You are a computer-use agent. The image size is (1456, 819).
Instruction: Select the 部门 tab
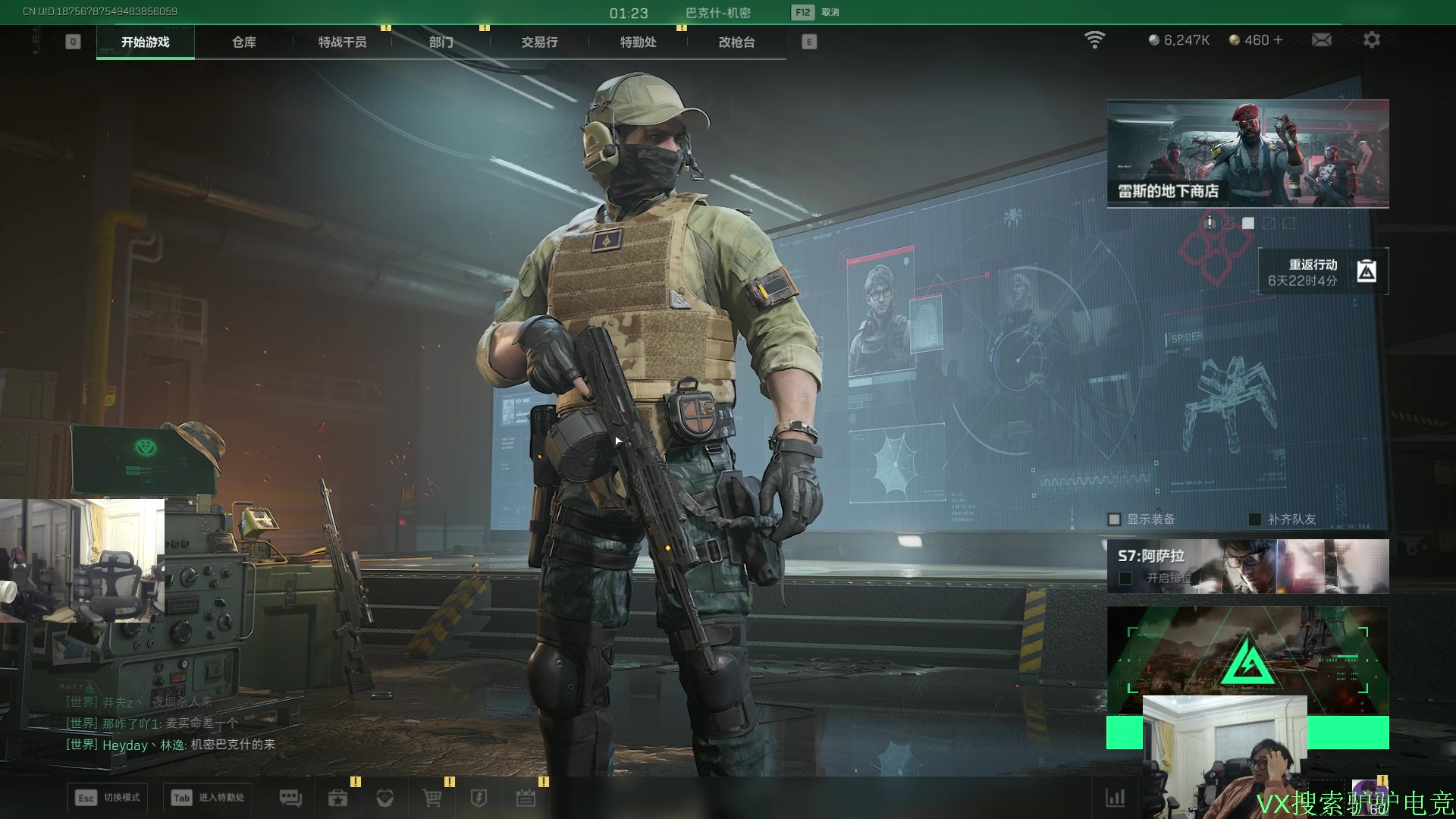(x=441, y=42)
